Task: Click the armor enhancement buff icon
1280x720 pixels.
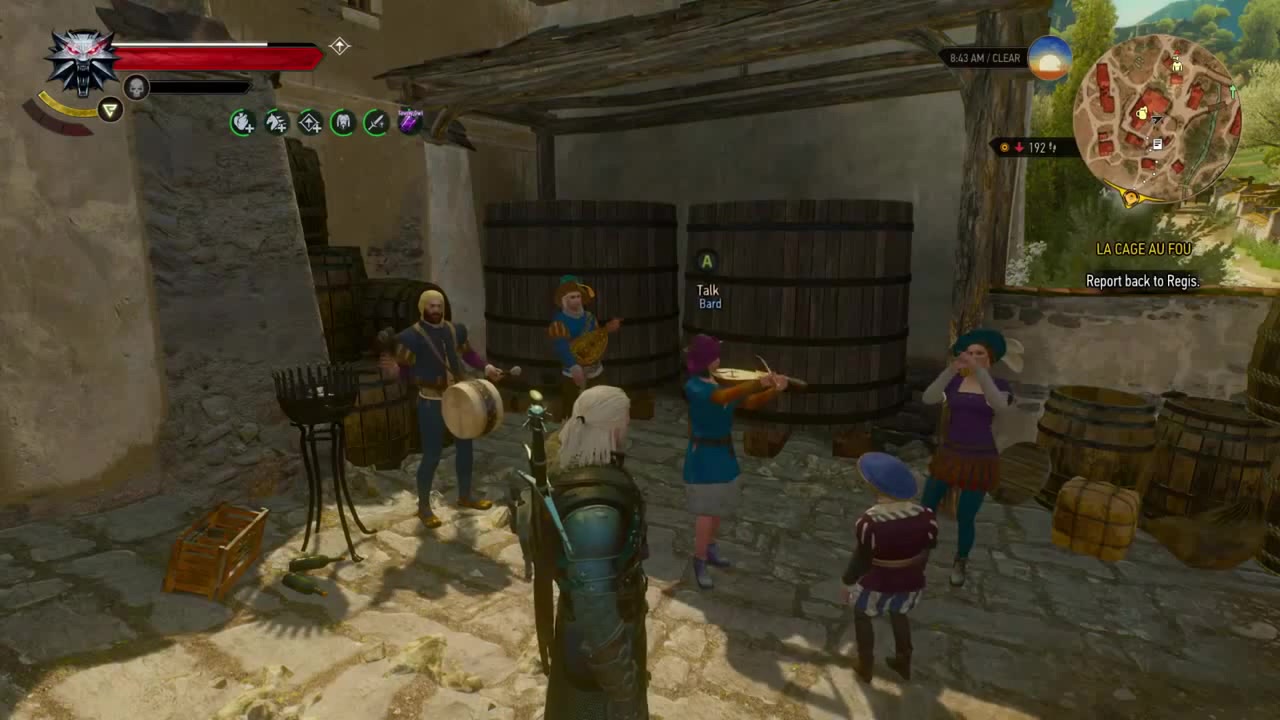Action: coord(343,122)
